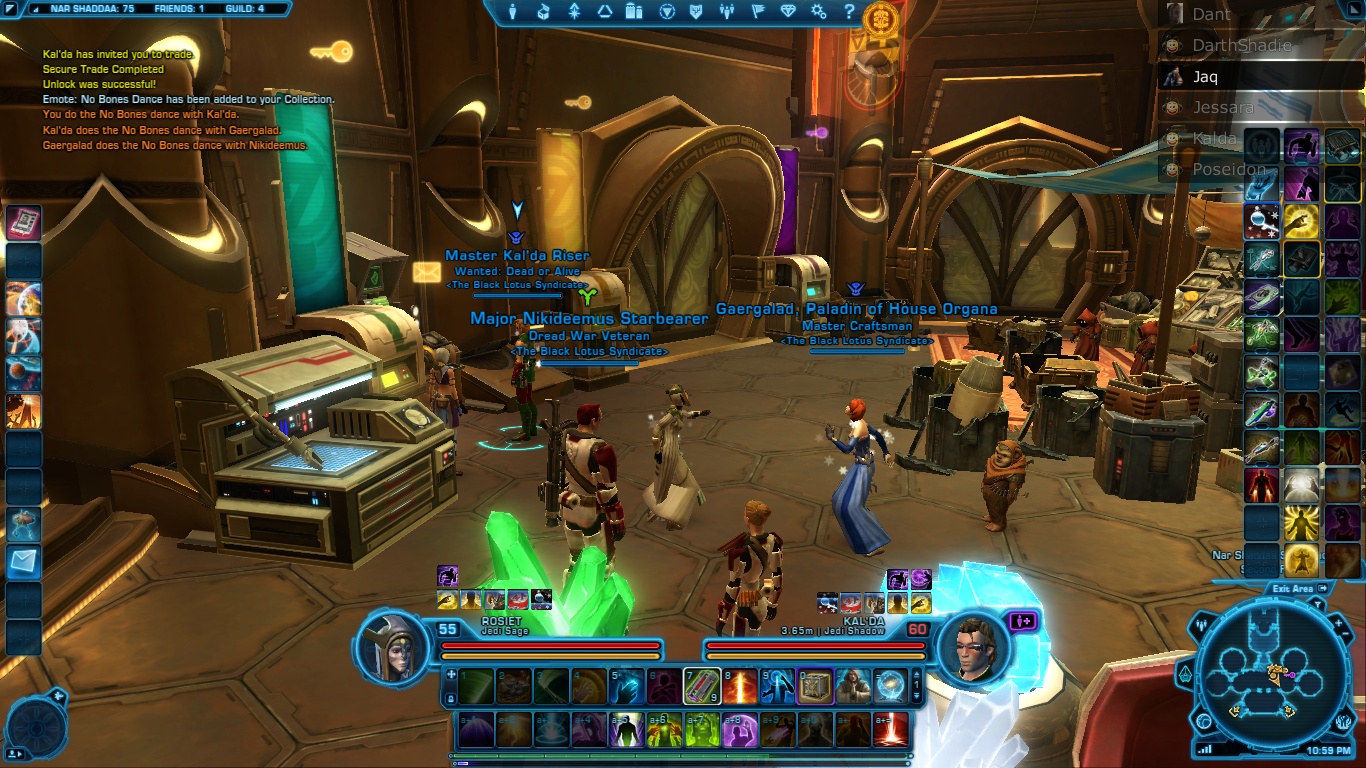Open the mail envelope icon on left bar
The image size is (1366, 768).
tap(23, 561)
